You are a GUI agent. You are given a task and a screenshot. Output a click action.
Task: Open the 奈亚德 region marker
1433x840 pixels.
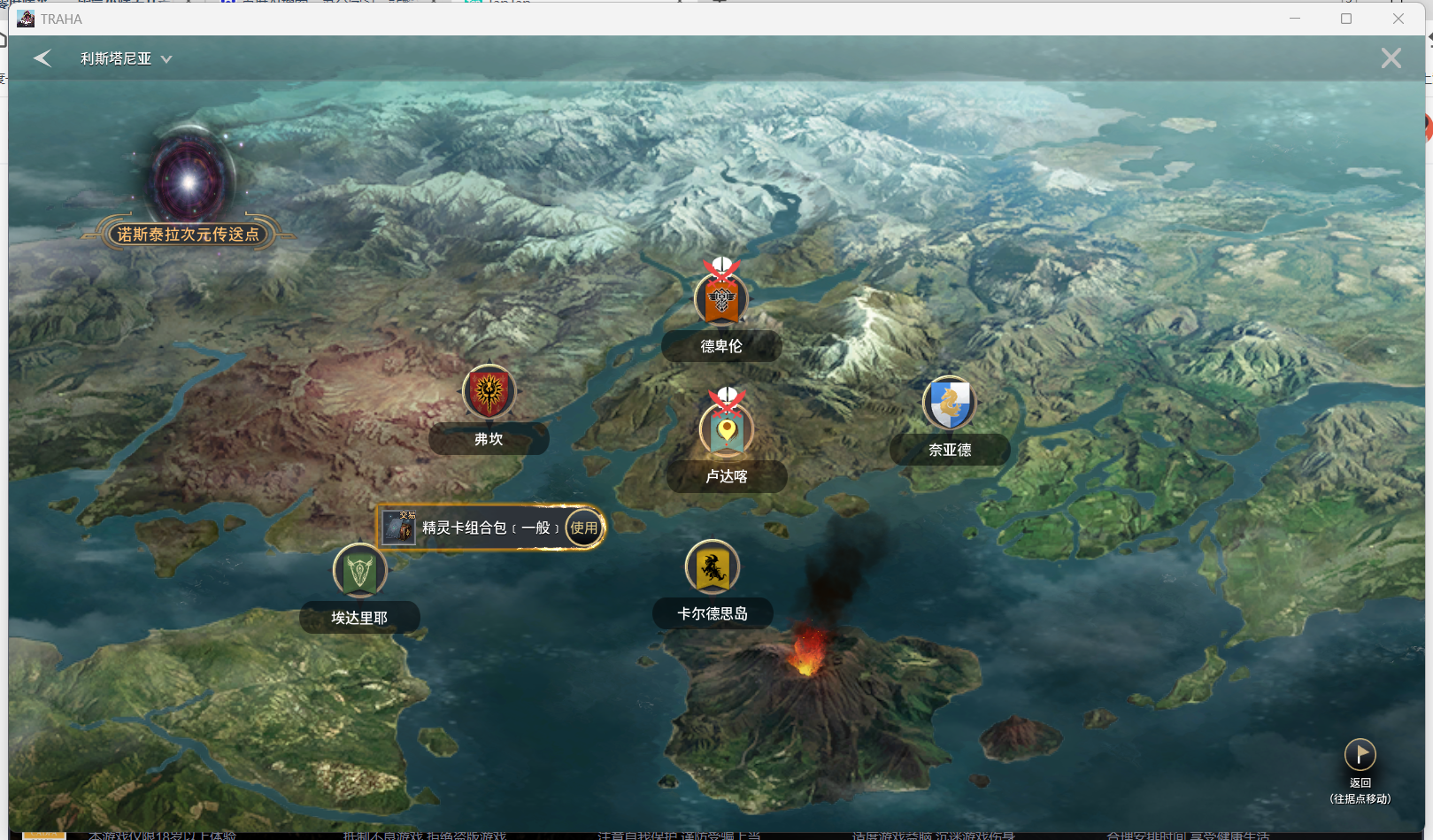click(x=949, y=404)
